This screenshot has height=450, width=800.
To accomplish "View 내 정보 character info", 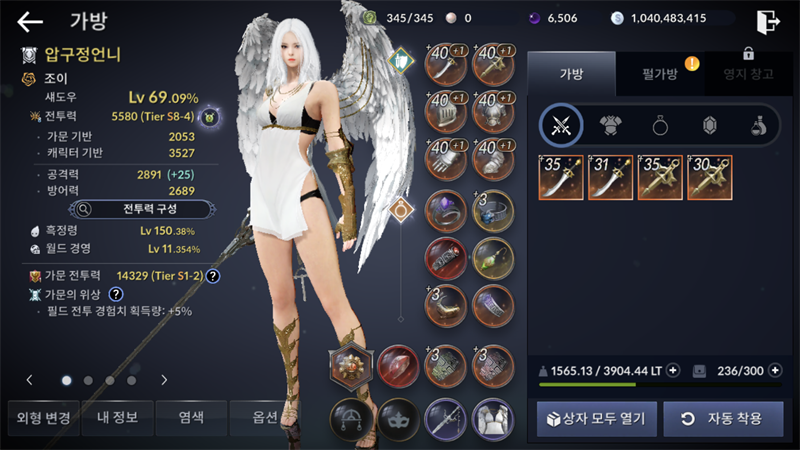I will (117, 417).
